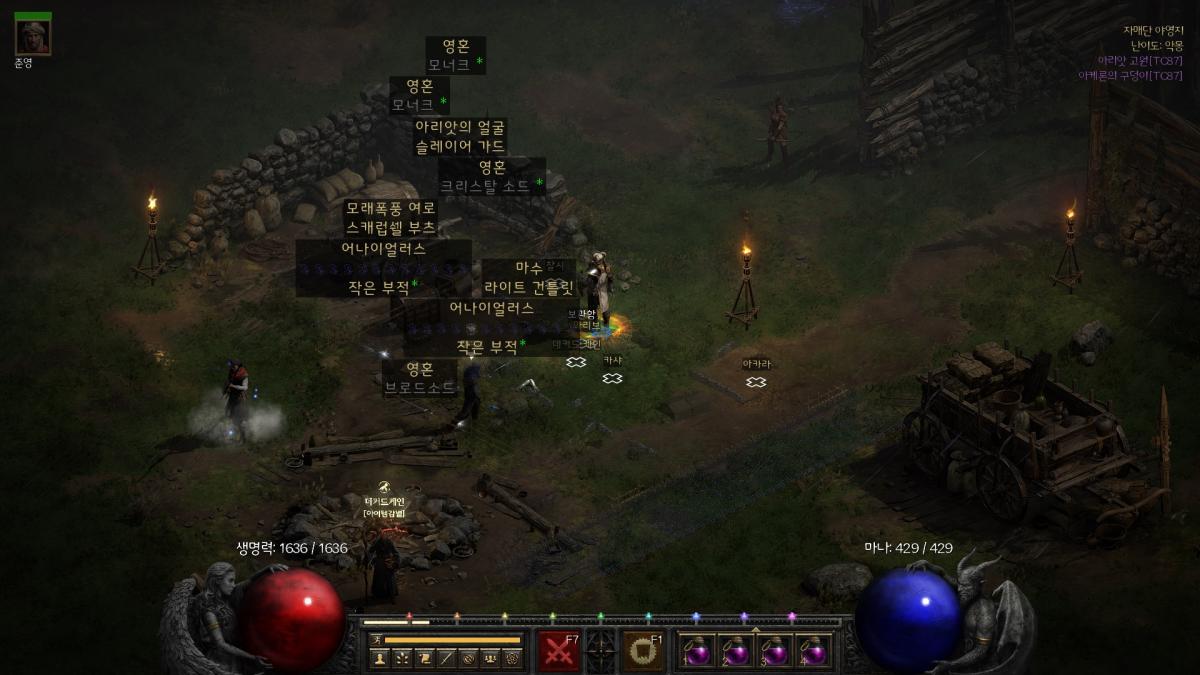
Task: Click the mercenary portrait in the corner
Action: 33,37
